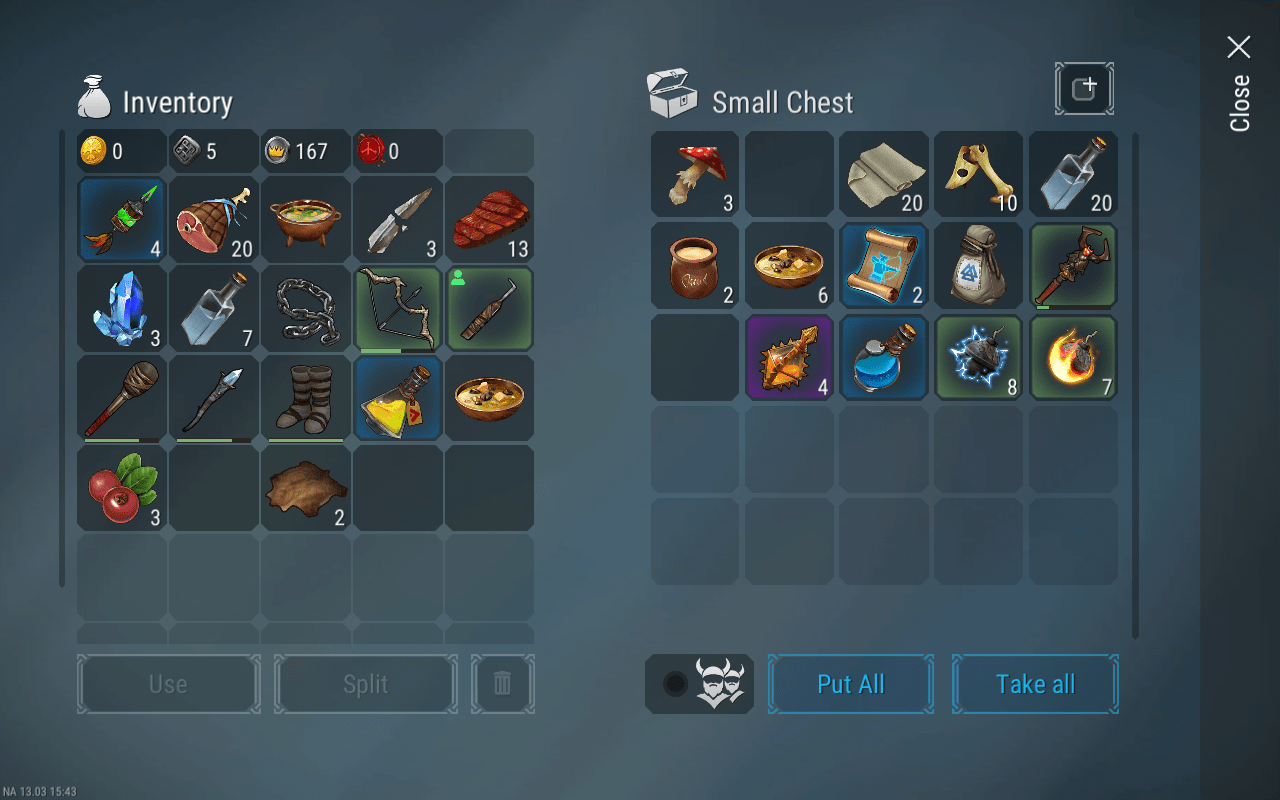Select the blue crystal stack in inventory
This screenshot has height=800, width=1280.
pyautogui.click(x=121, y=309)
